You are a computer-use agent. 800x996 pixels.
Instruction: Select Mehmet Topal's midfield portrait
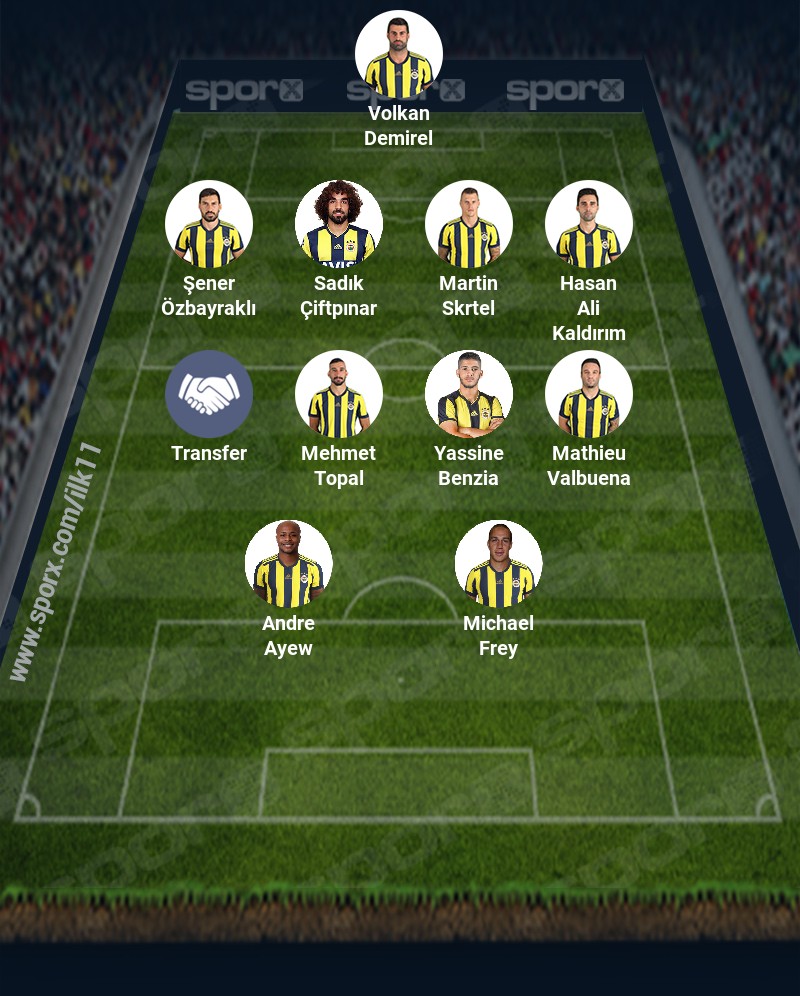(x=339, y=394)
